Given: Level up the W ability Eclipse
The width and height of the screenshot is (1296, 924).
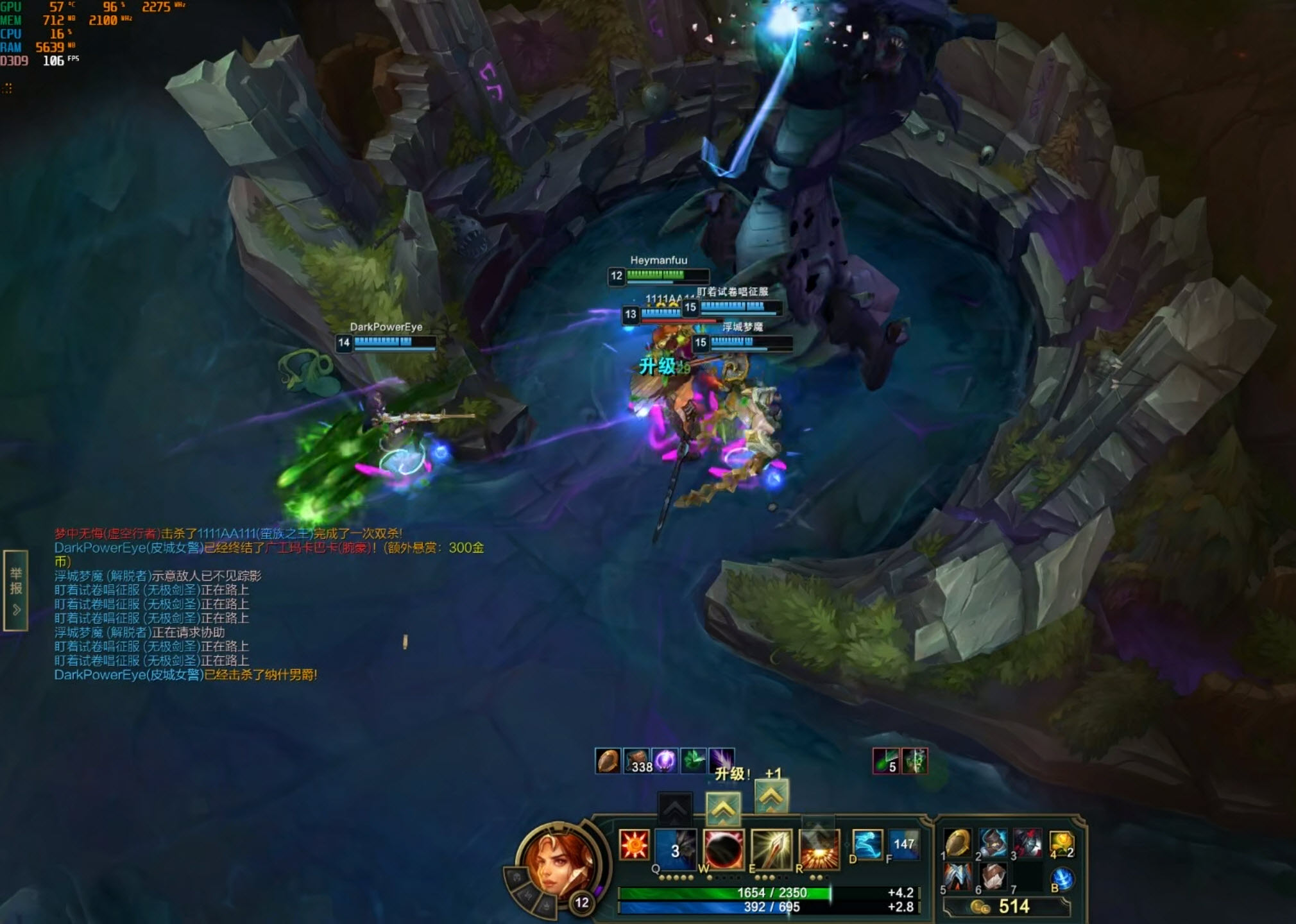Looking at the screenshot, I should coord(723,810).
